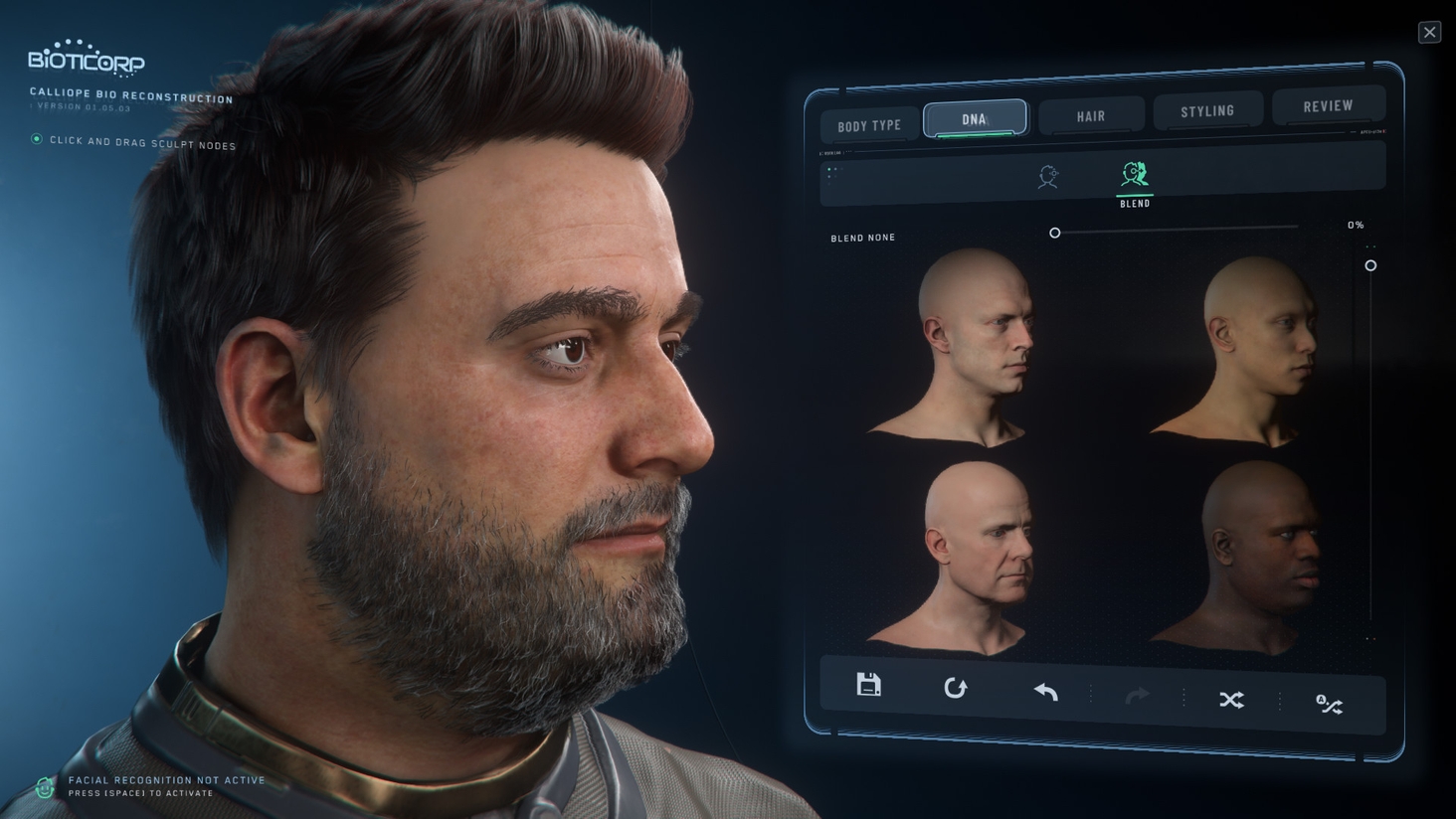This screenshot has height=819, width=1456.
Task: Open the Blend mode with the green head icon
Action: (1134, 175)
